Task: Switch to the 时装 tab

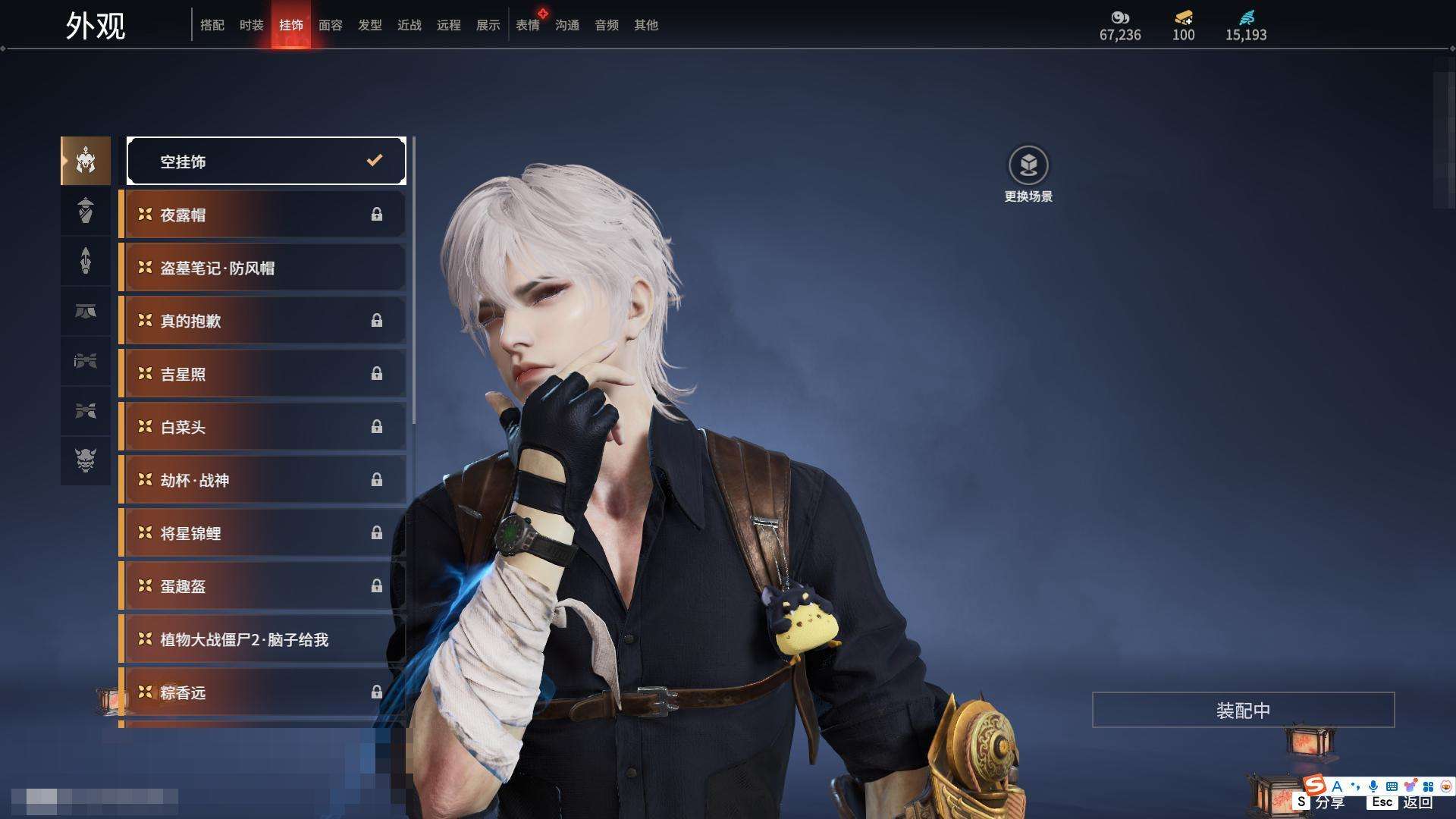Action: tap(251, 25)
